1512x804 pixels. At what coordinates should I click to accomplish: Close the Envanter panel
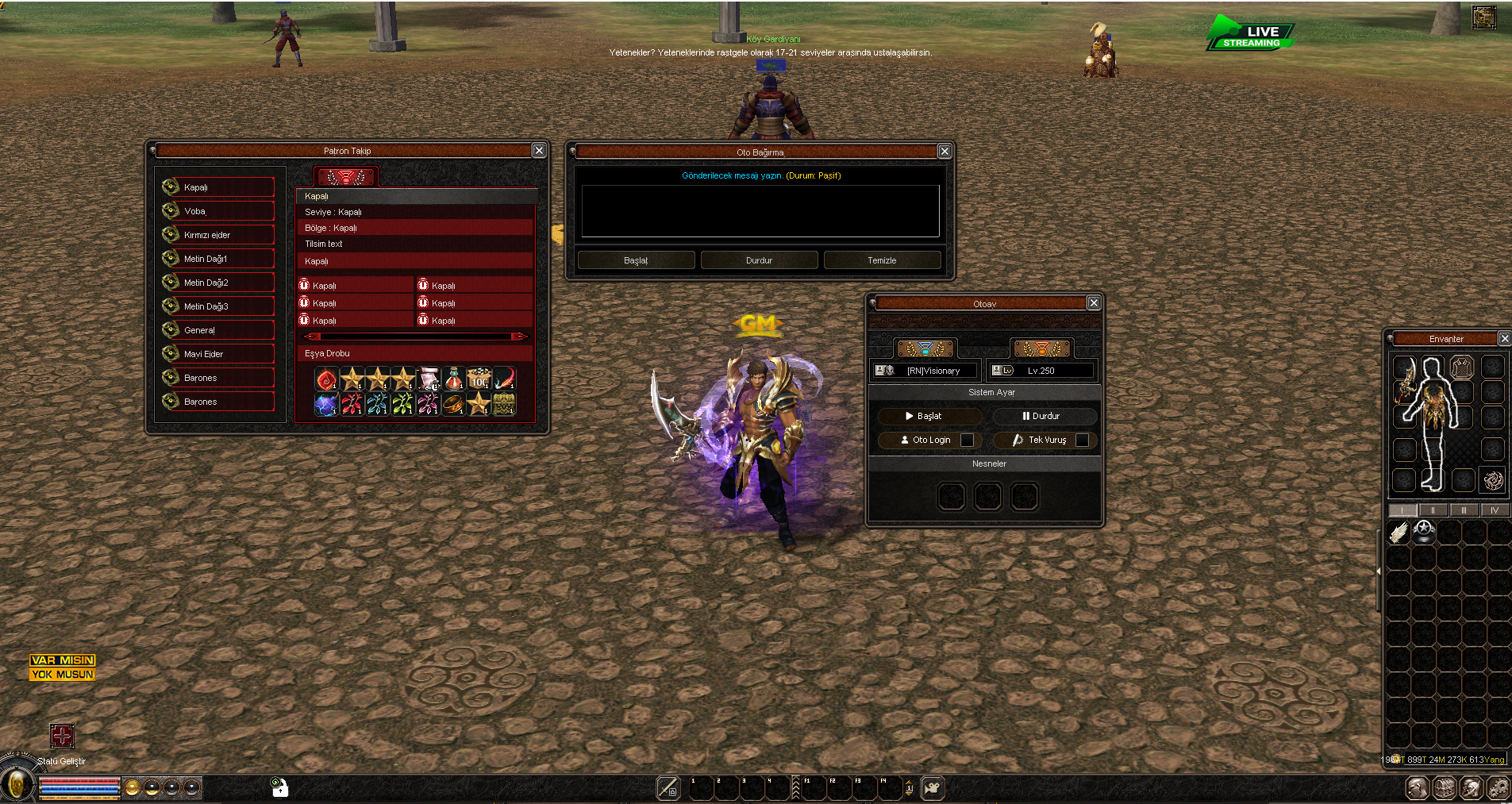1504,339
